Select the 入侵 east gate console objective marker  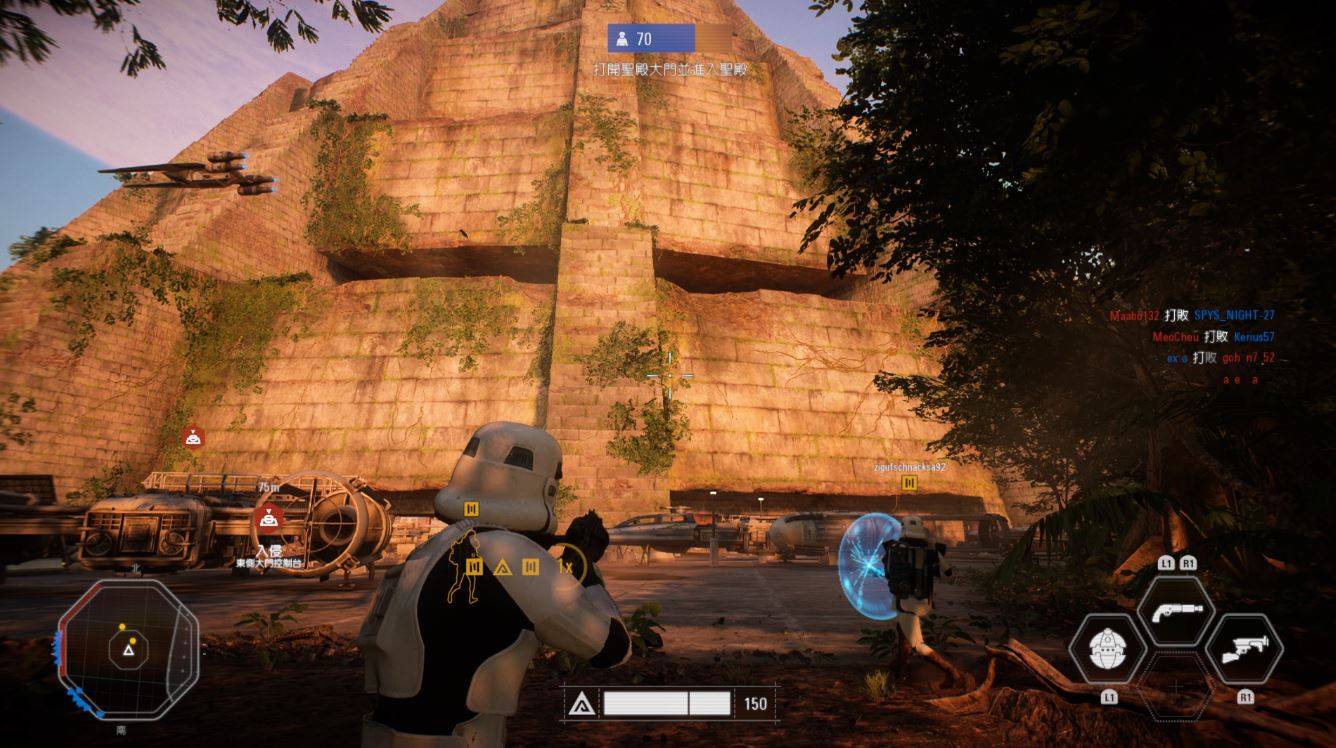(267, 519)
